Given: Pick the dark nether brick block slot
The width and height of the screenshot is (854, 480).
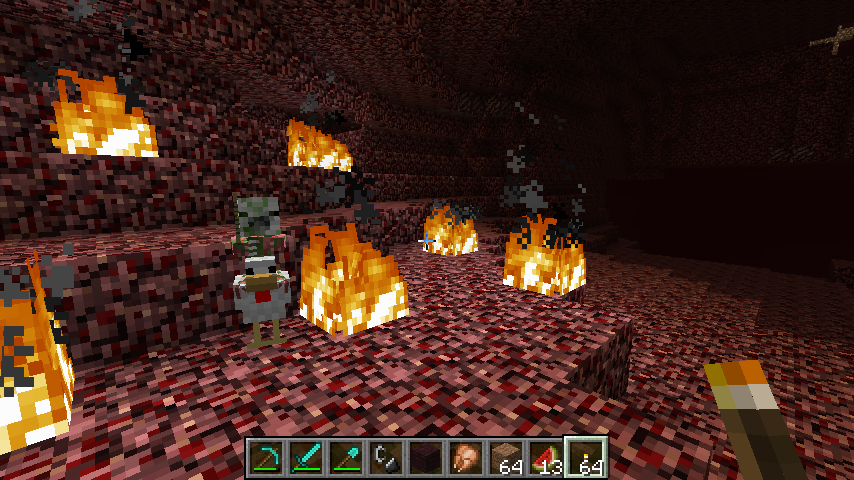Looking at the screenshot, I should [x=426, y=458].
